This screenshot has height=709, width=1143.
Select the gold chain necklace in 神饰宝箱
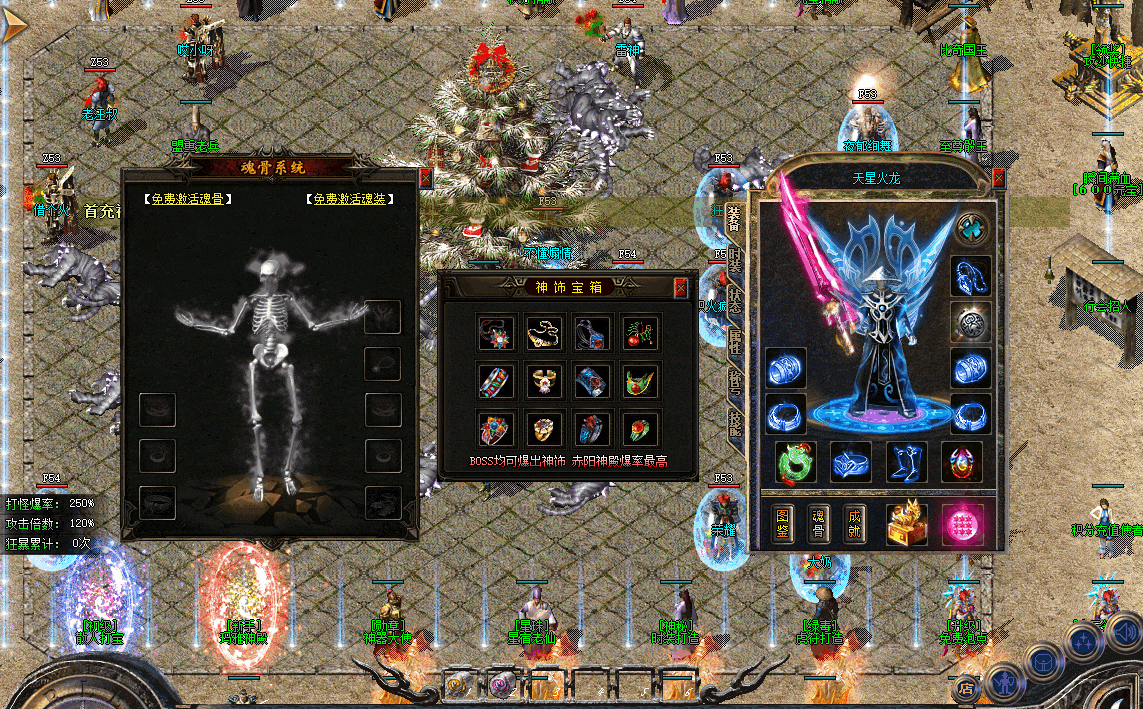[x=545, y=333]
